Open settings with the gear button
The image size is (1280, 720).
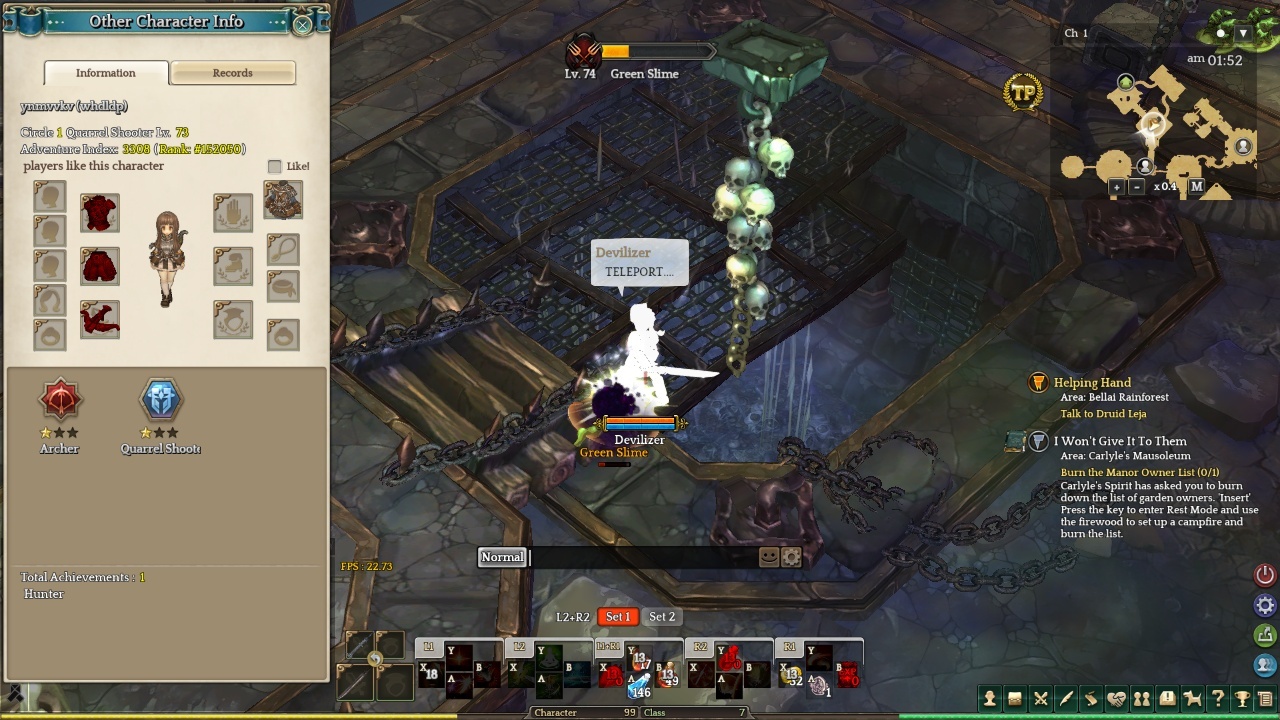click(1265, 605)
